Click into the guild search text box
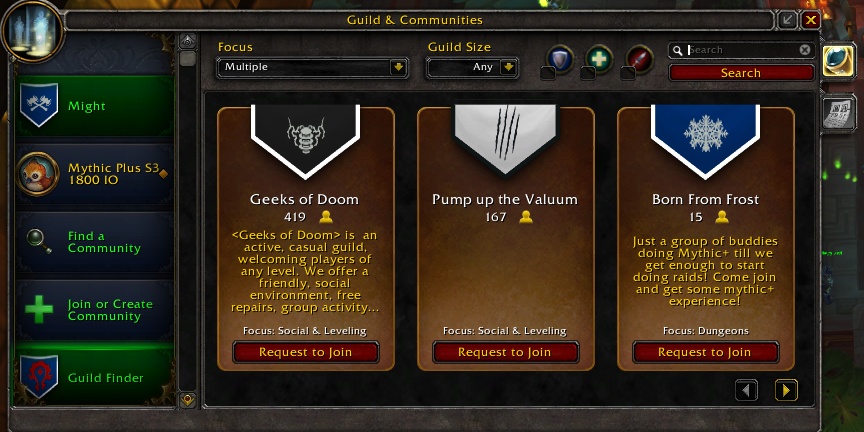 (740, 50)
